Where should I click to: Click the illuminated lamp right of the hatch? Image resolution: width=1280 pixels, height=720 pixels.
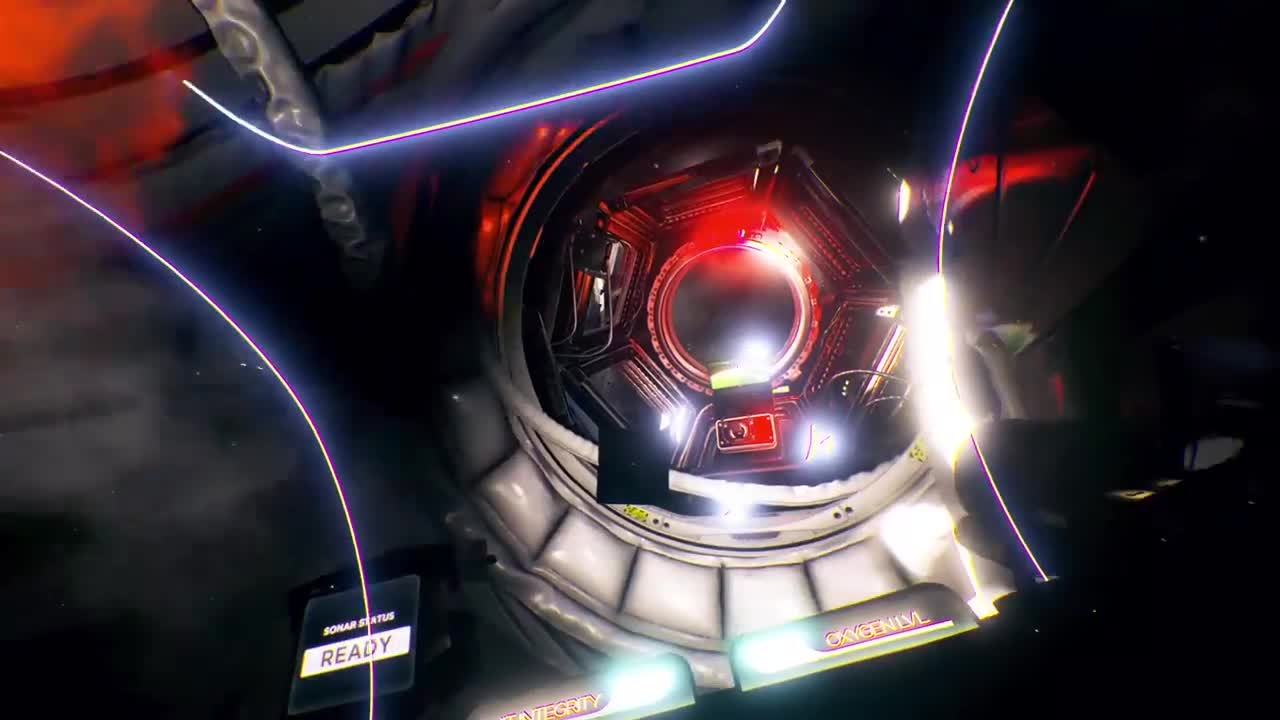point(820,440)
